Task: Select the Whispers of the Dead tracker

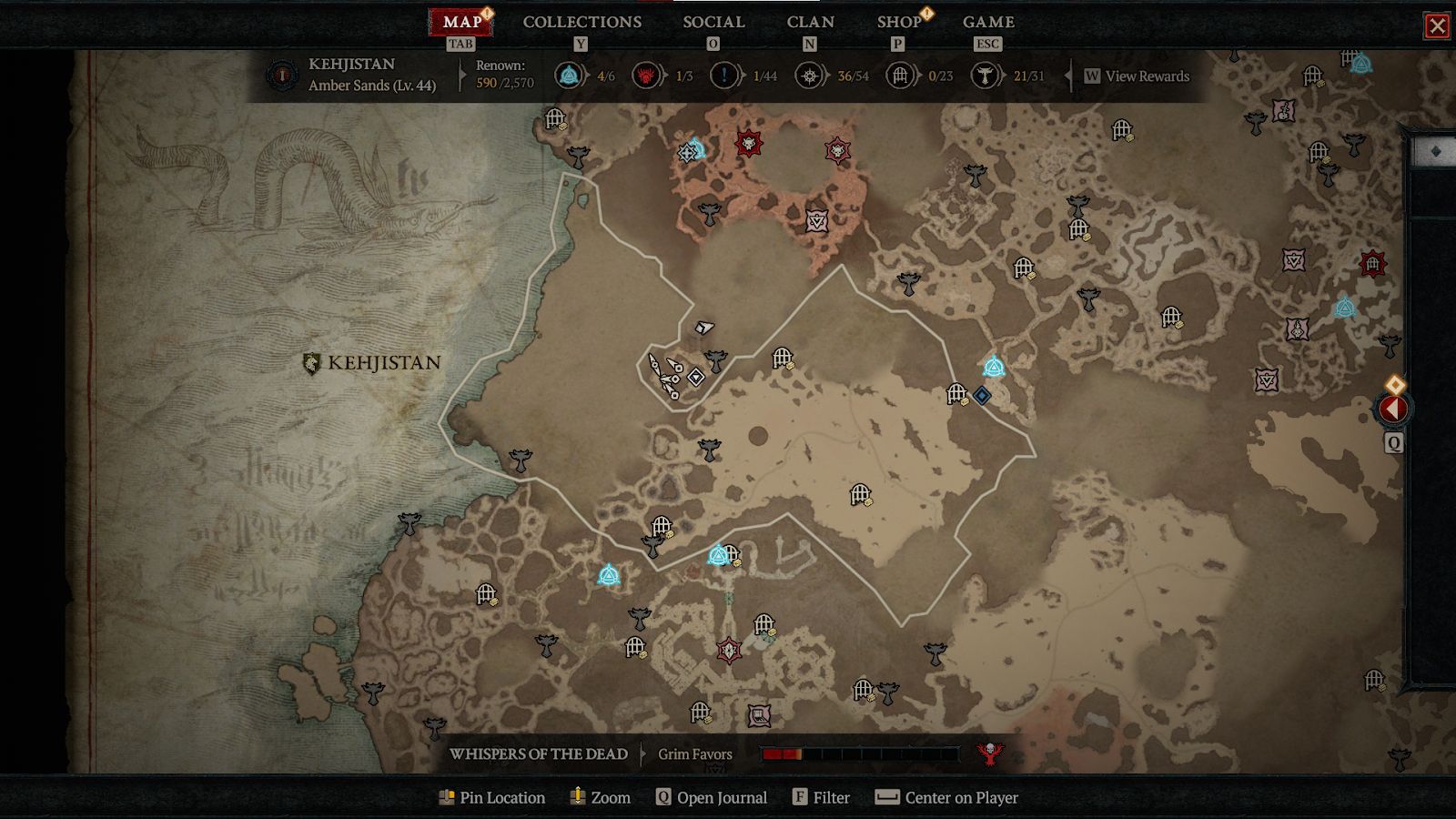Action: click(539, 754)
